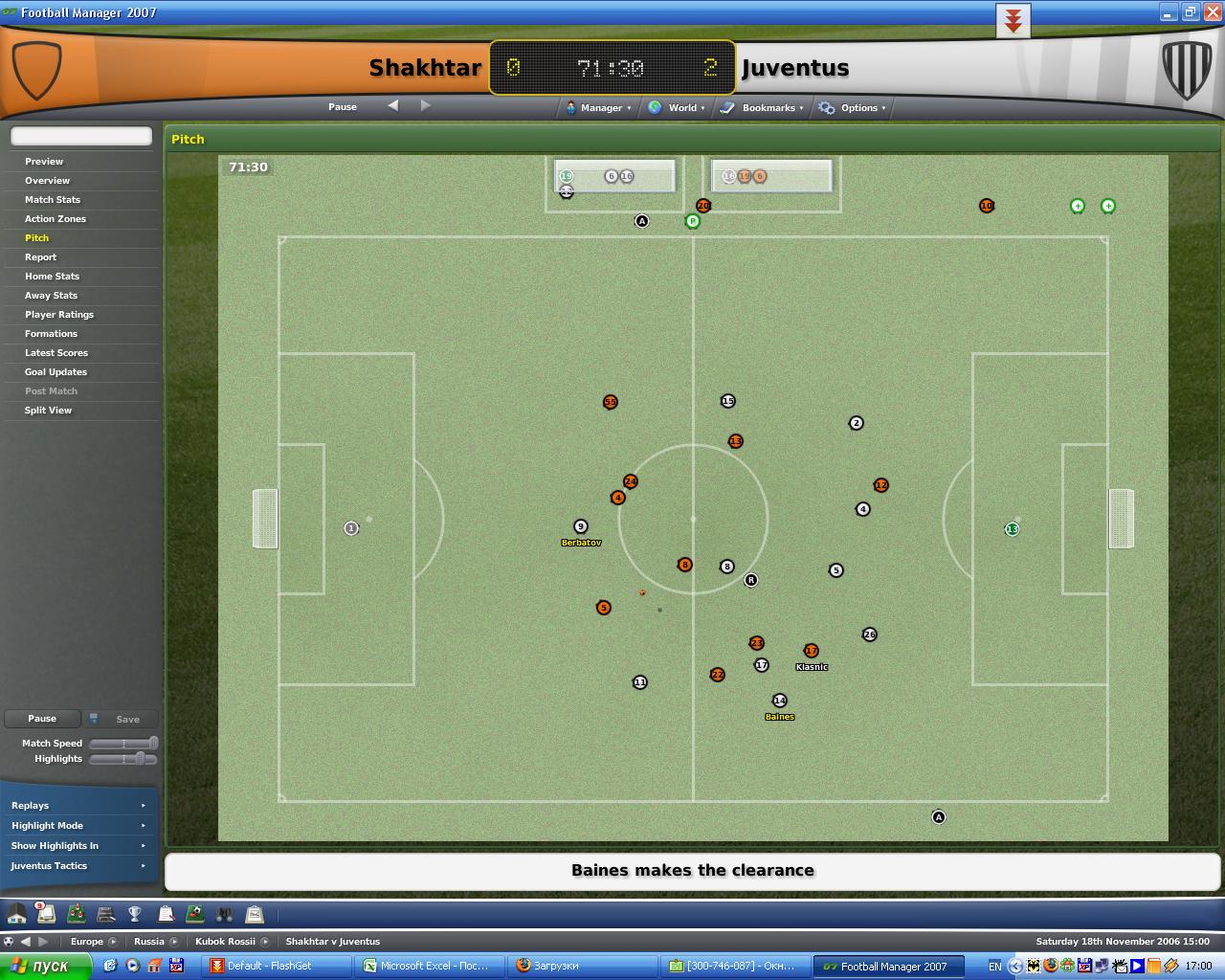
Task: Open the Latest Scores list
Action: point(56,353)
